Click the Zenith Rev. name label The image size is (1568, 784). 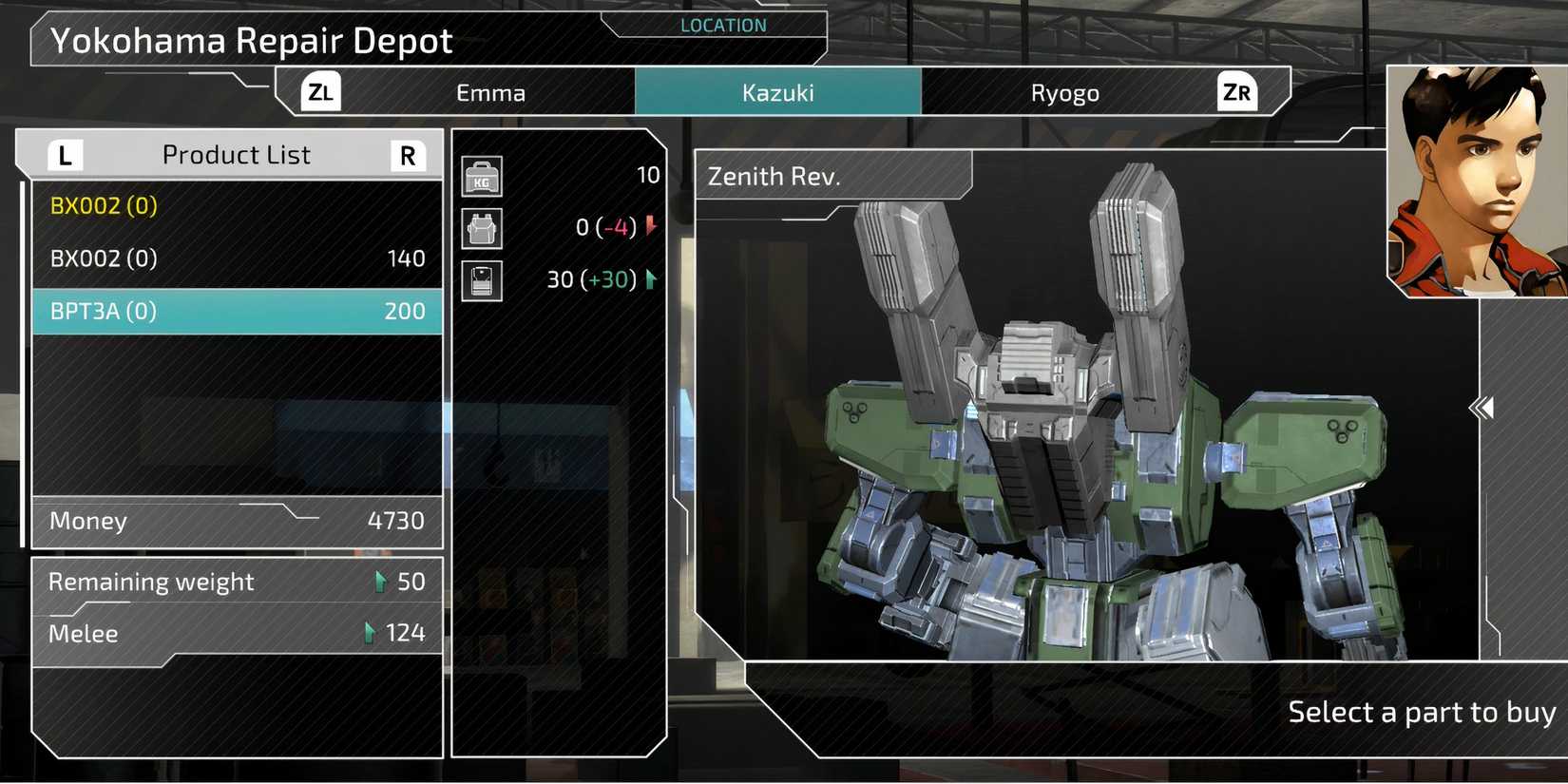pyautogui.click(x=773, y=177)
